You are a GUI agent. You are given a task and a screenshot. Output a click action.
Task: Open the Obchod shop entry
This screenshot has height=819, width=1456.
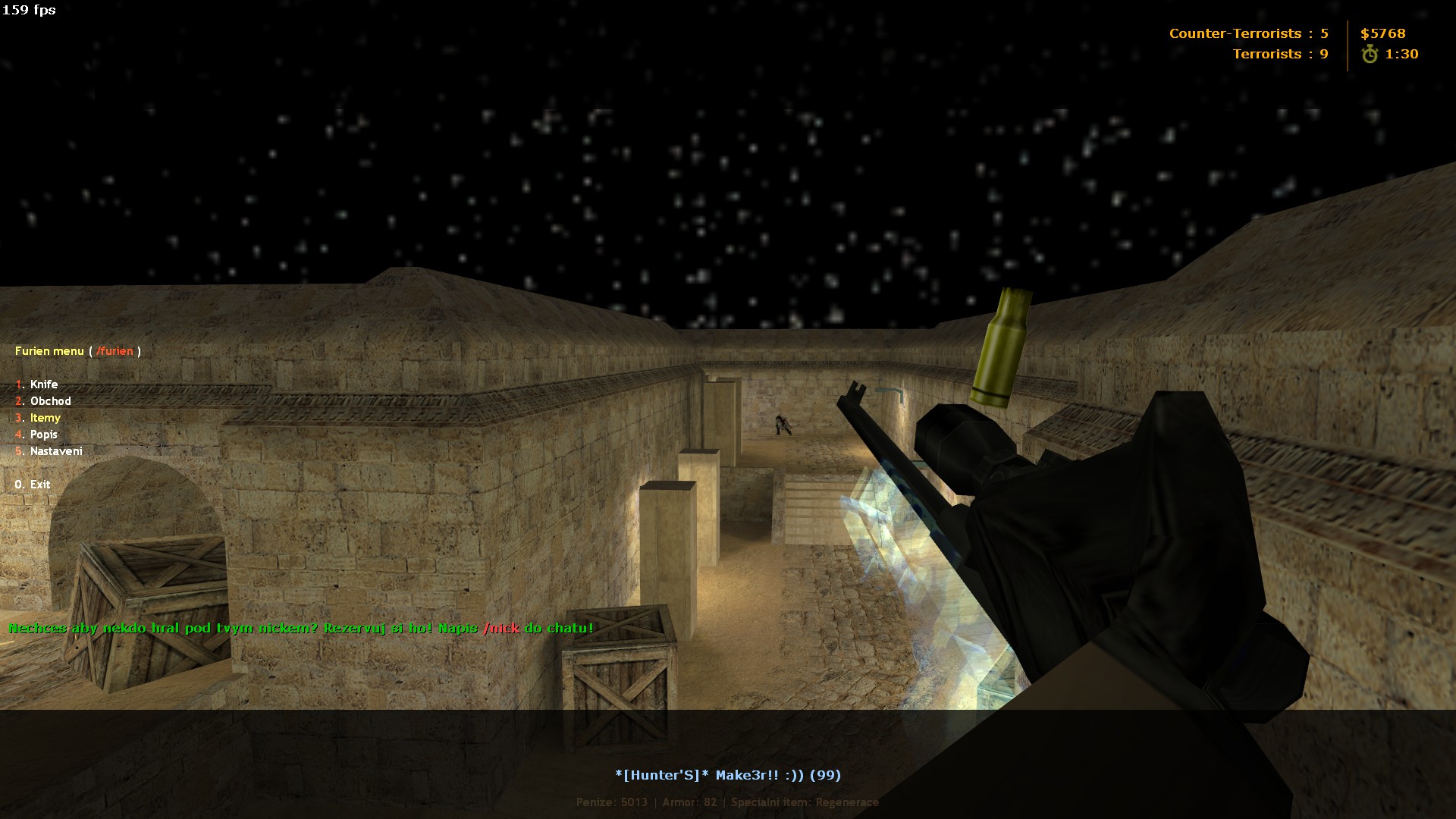tap(50, 401)
